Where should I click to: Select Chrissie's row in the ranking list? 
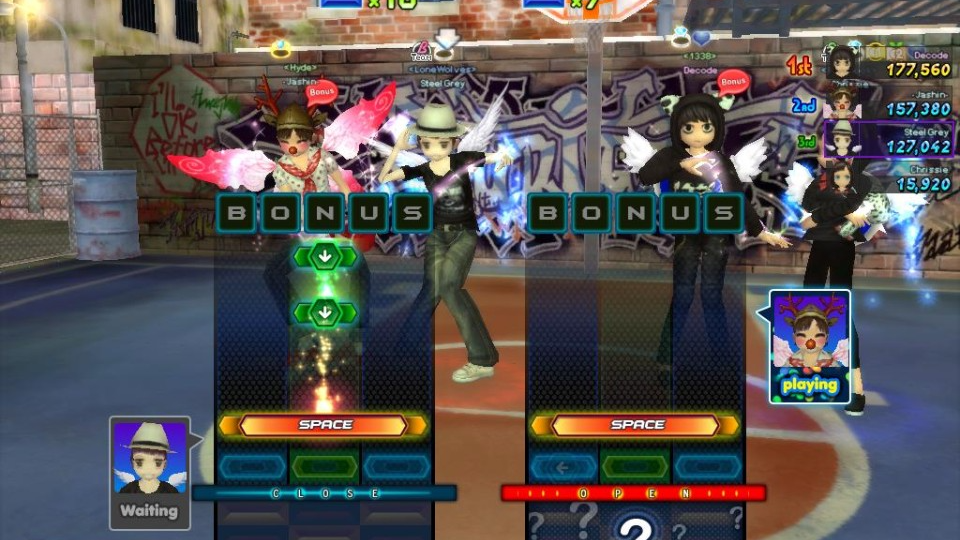pos(886,177)
